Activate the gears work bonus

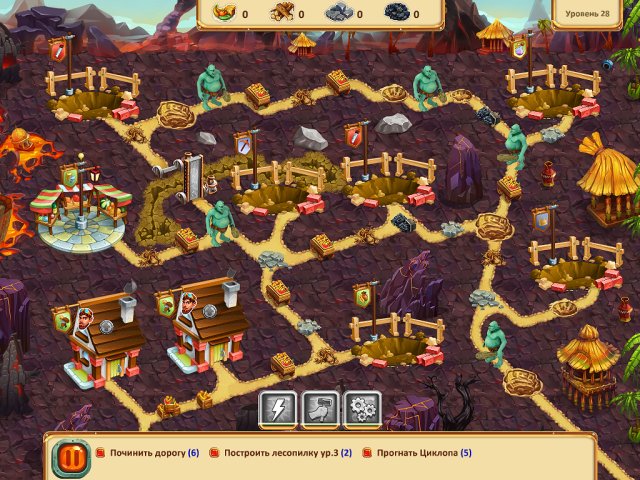pos(363,408)
